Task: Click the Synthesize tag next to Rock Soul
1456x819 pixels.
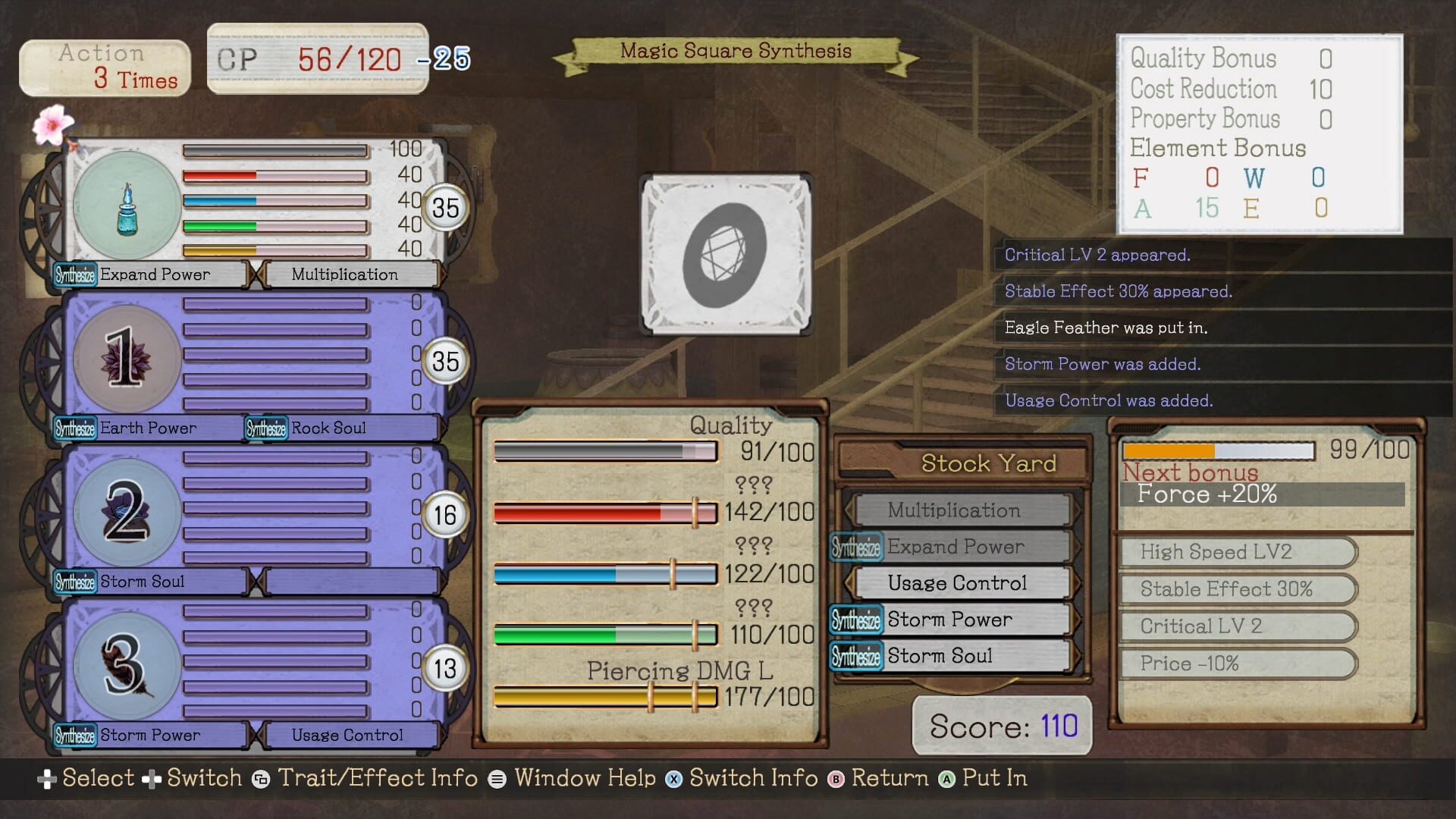Action: coord(265,428)
